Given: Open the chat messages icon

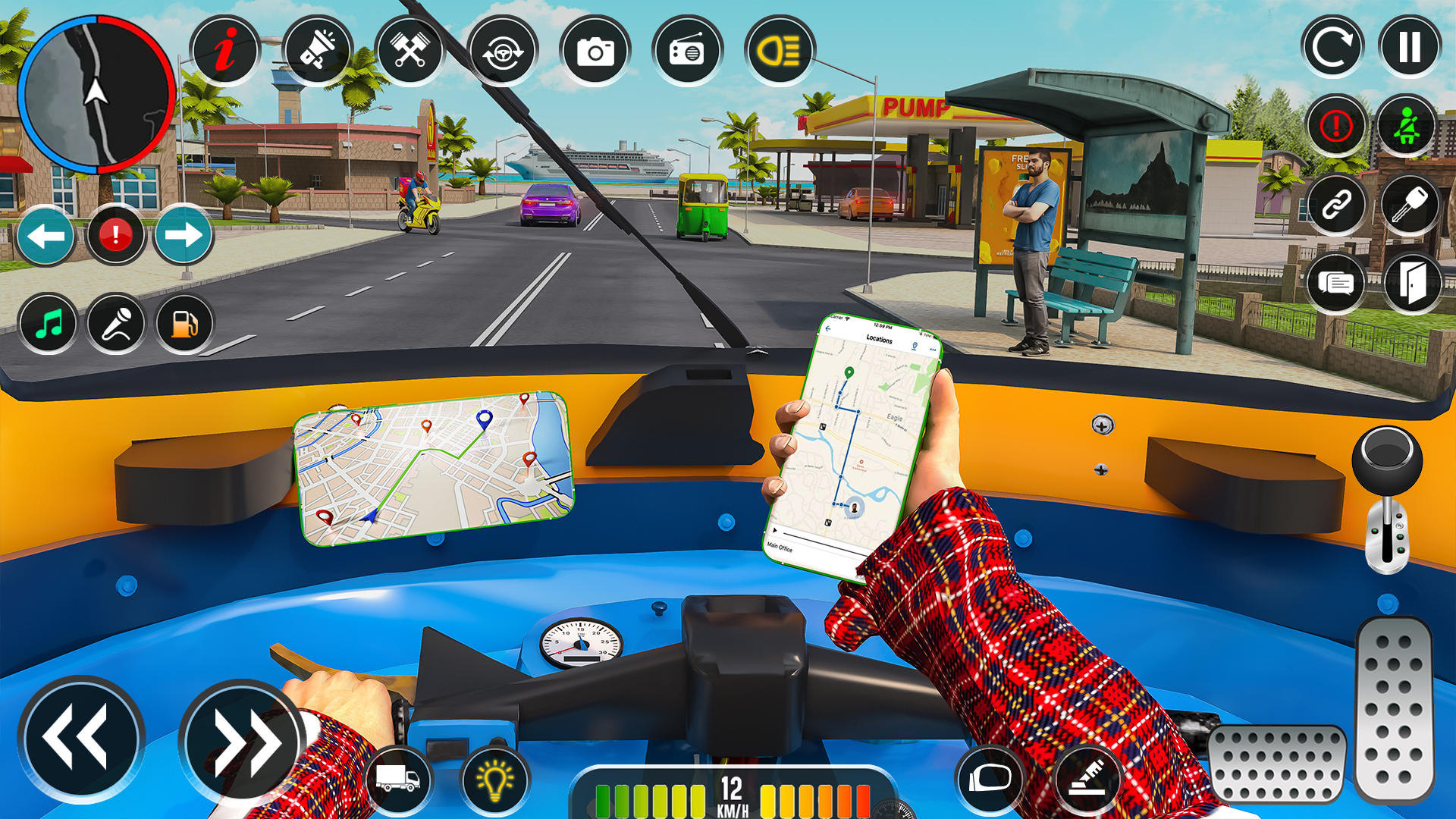Looking at the screenshot, I should [x=1335, y=282].
